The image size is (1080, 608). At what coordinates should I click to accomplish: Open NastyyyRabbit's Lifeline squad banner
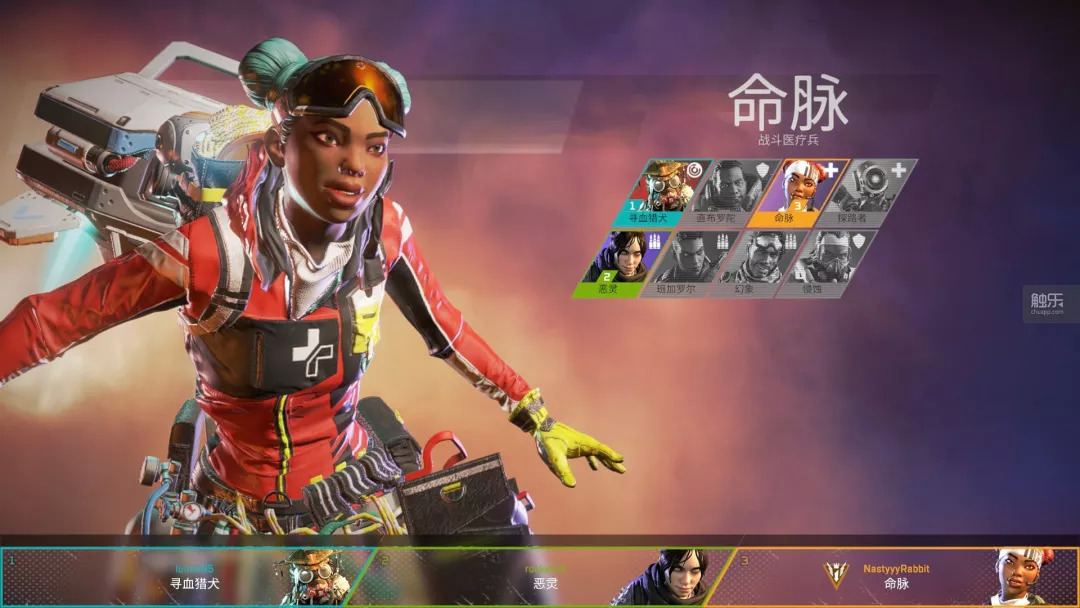coord(900,577)
